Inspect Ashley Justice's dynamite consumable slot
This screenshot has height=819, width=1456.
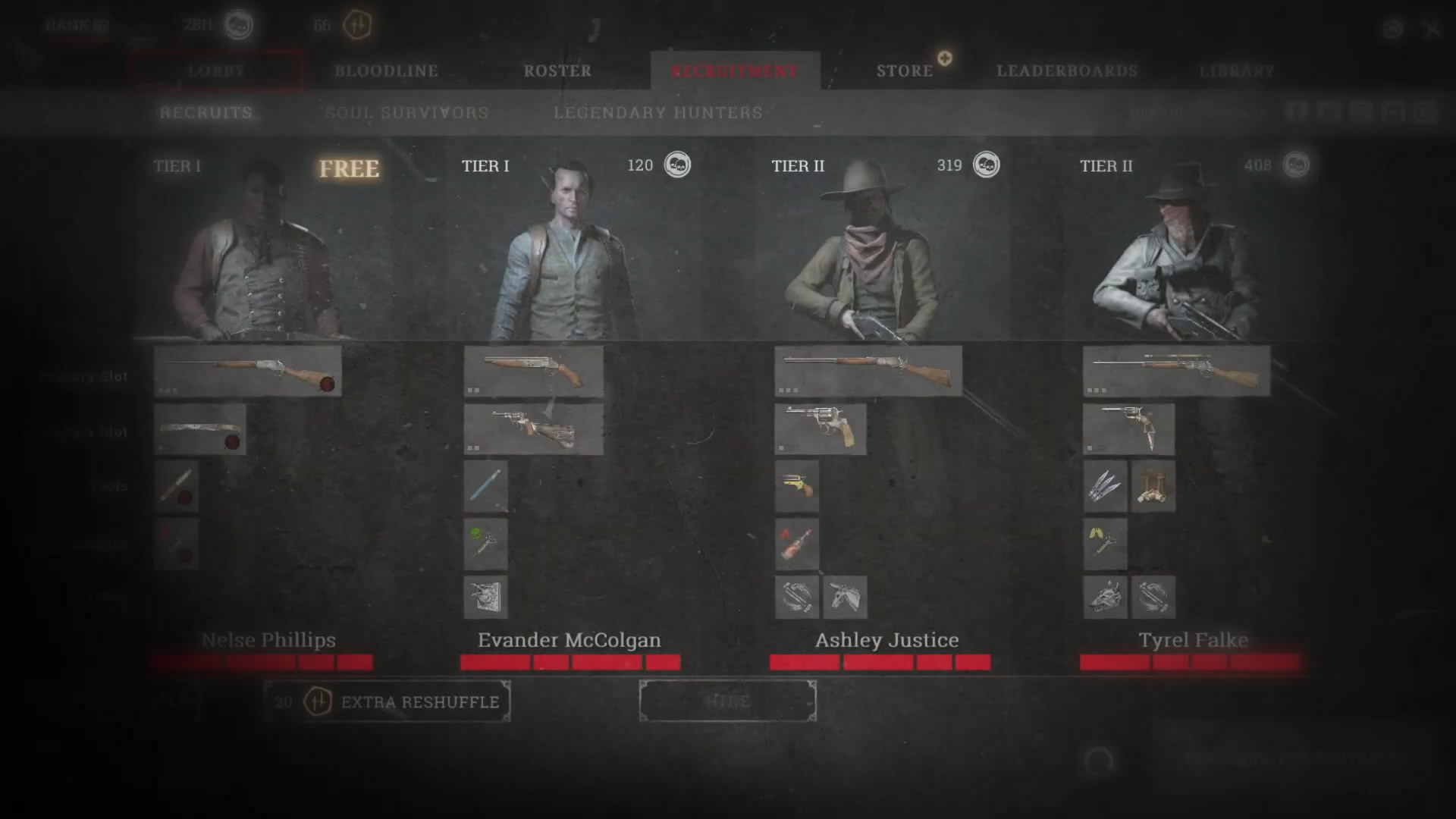[796, 543]
